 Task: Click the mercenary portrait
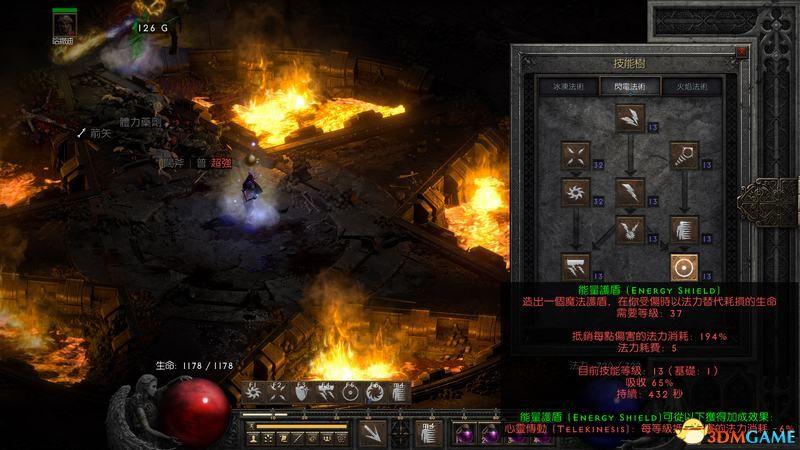[x=68, y=24]
